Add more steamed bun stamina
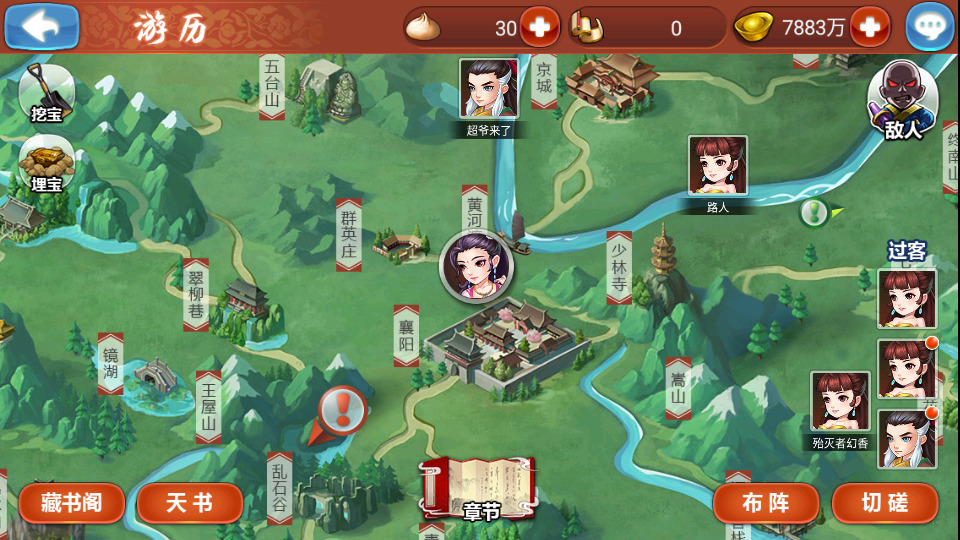The width and height of the screenshot is (960, 540). (540, 27)
